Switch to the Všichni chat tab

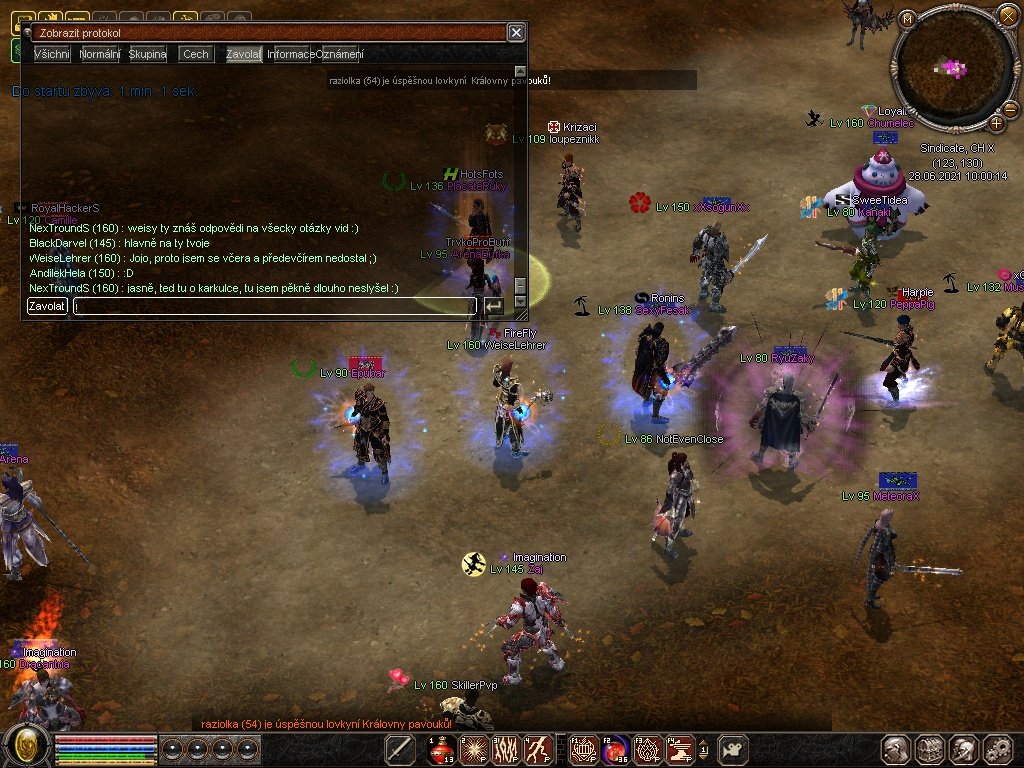click(x=51, y=54)
